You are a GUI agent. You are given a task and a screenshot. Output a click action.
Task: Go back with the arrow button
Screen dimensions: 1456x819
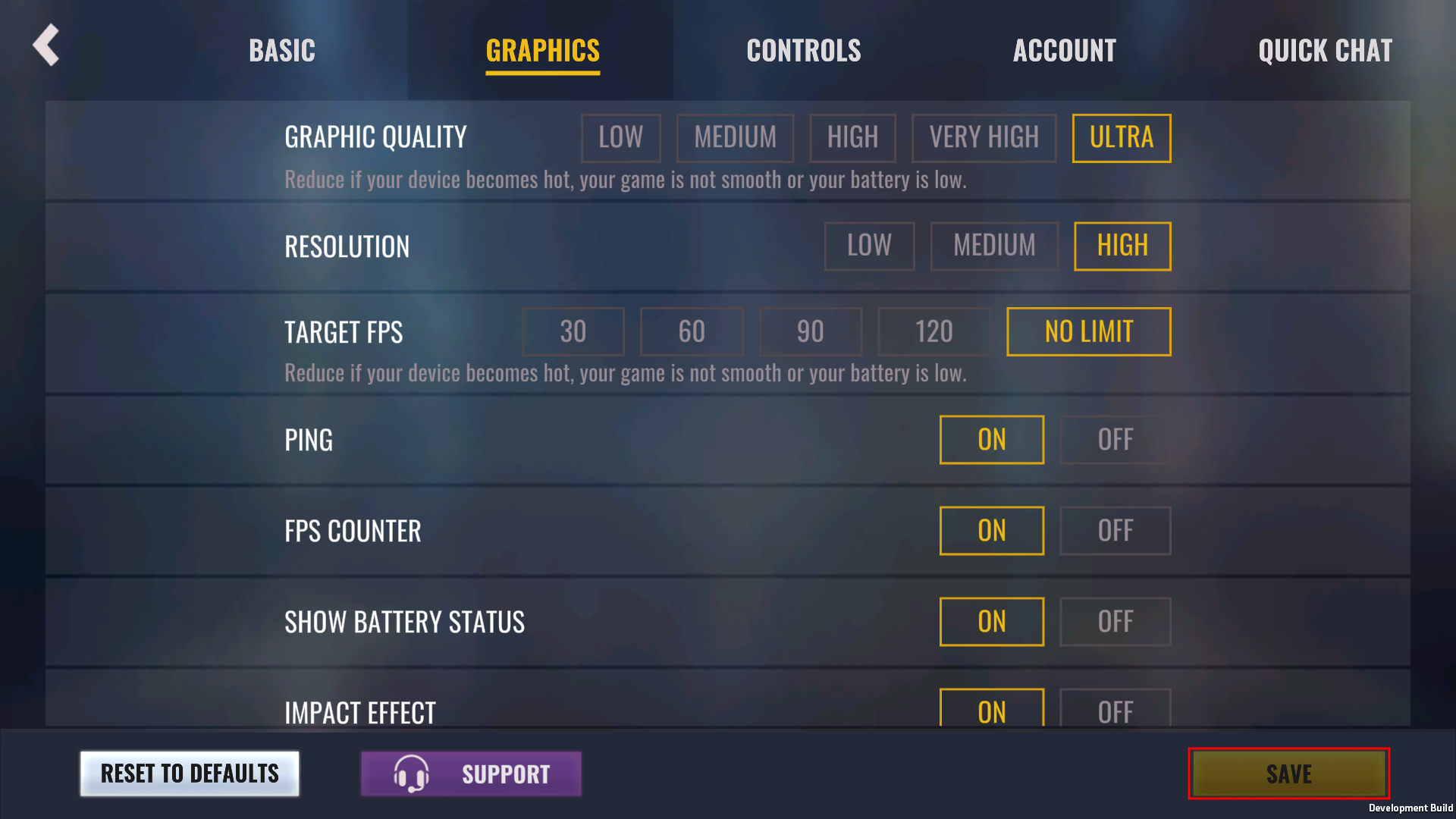46,45
